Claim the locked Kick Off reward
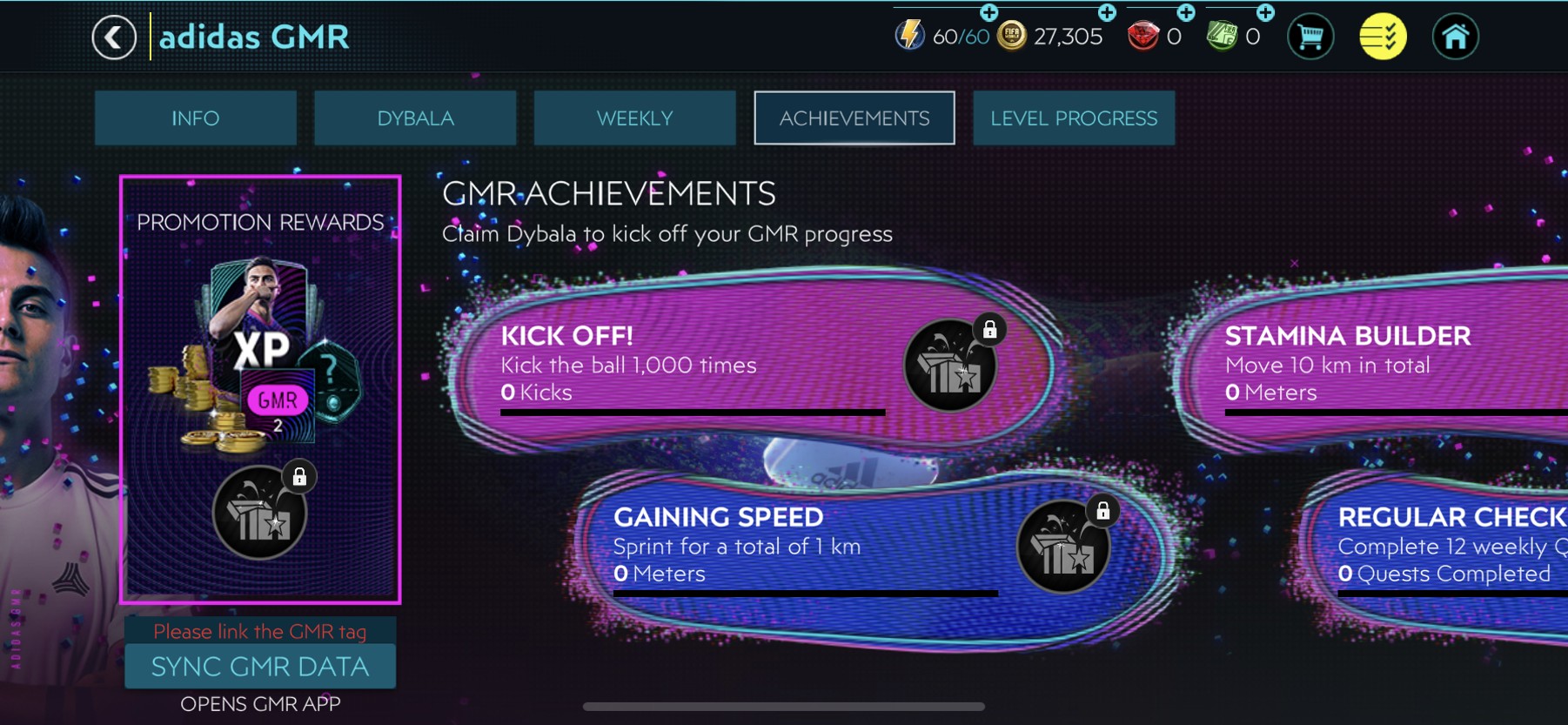The width and height of the screenshot is (1568, 725). (950, 366)
